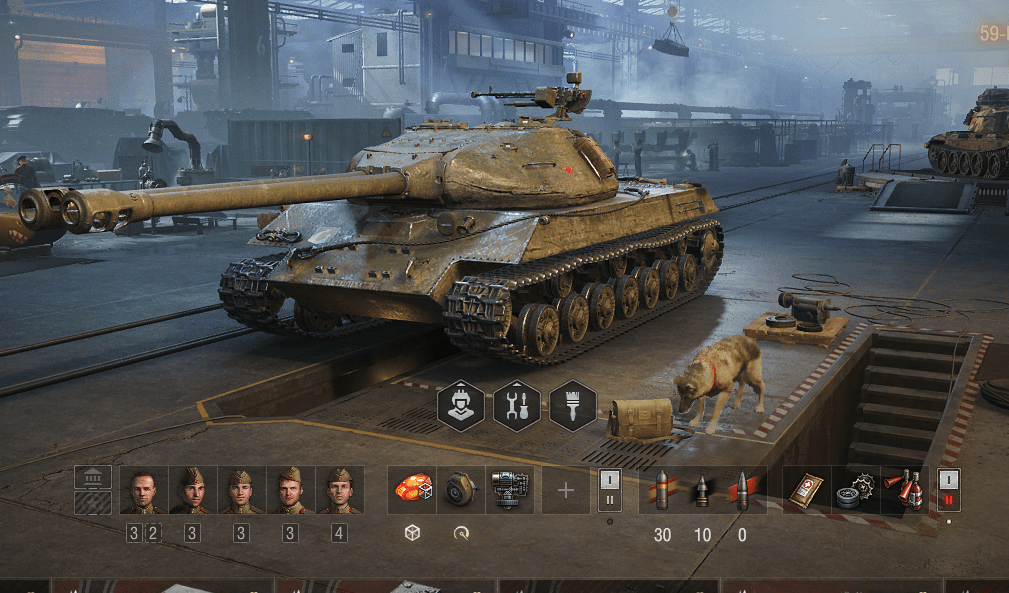Toggle the equipment loadout I/II switch
Image resolution: width=1009 pixels, height=593 pixels.
pyautogui.click(x=610, y=490)
